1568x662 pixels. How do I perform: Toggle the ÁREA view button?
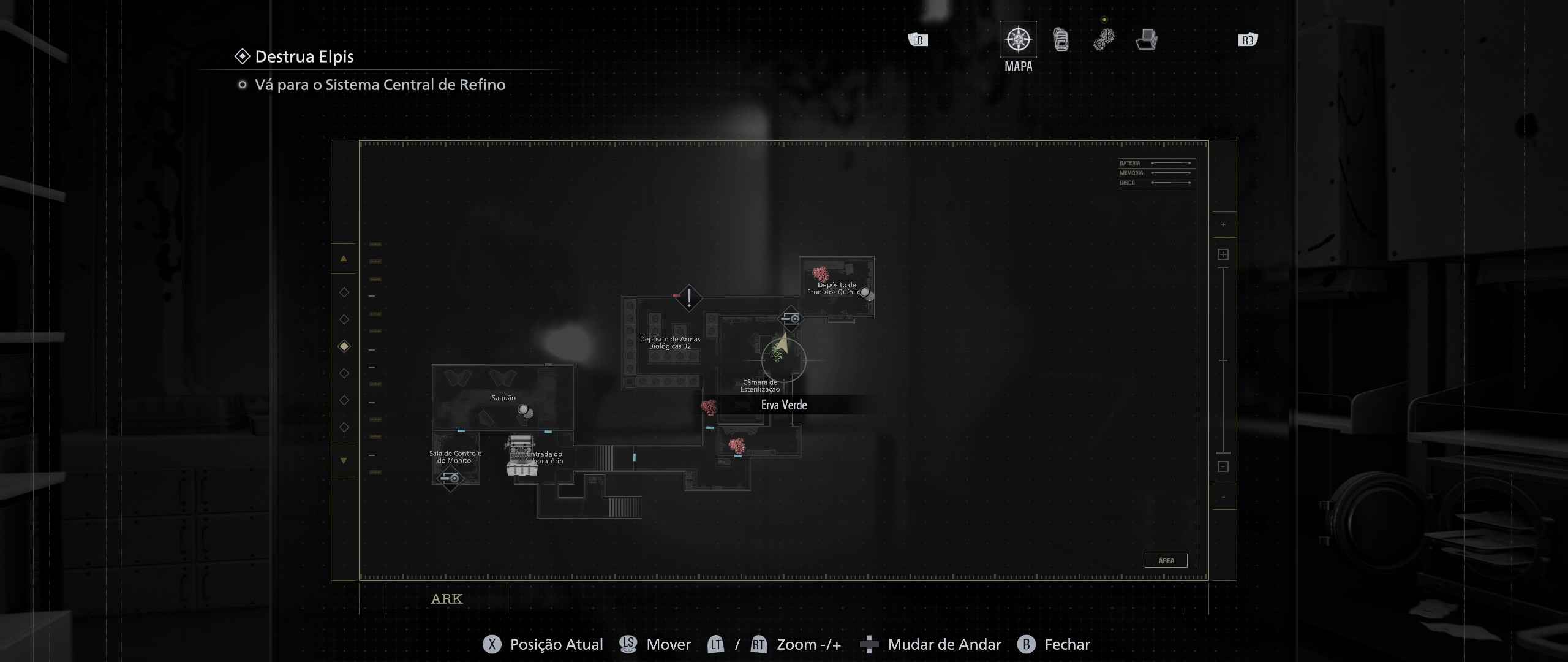click(1166, 560)
